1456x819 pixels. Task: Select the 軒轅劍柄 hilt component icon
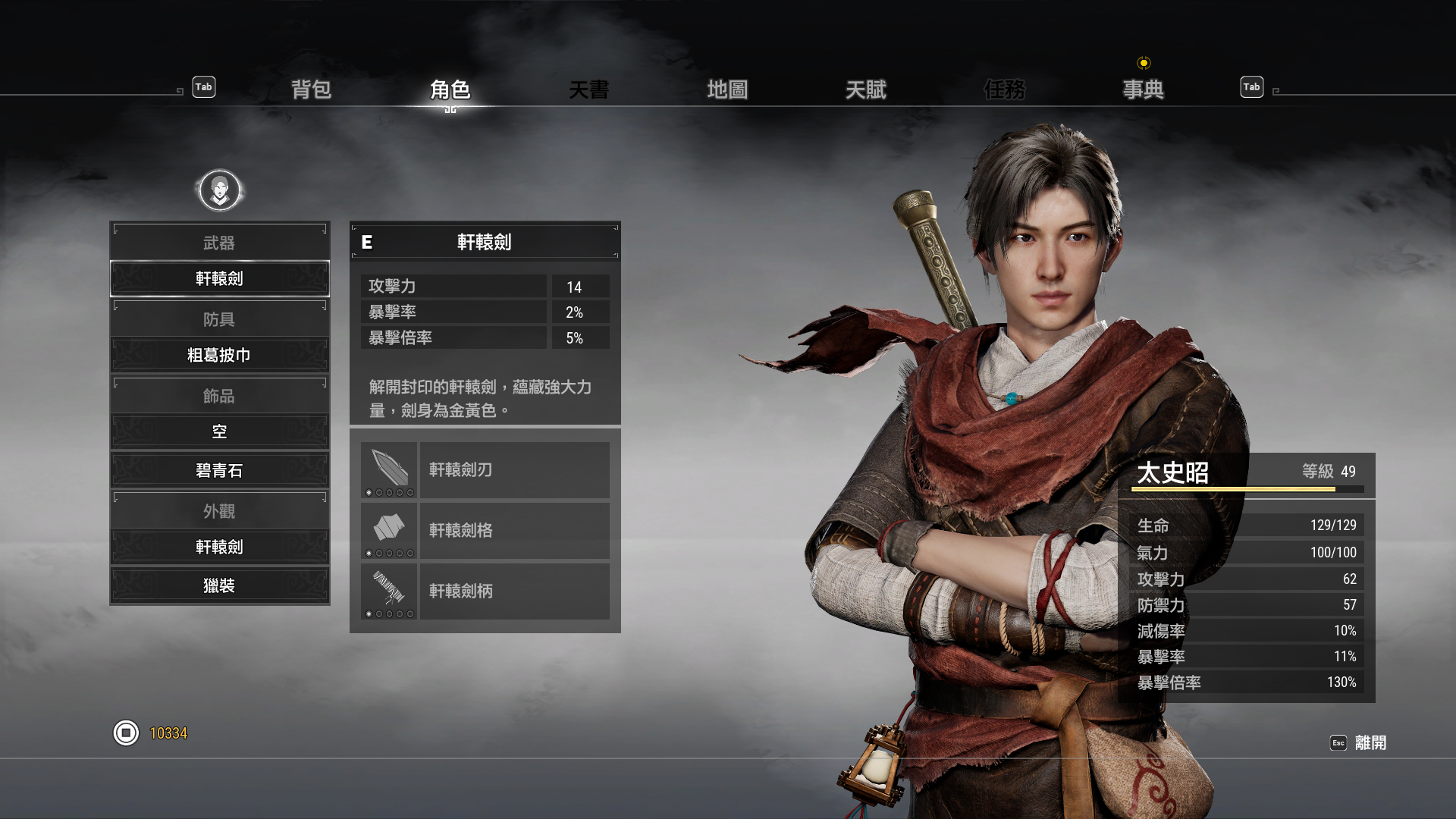(389, 587)
